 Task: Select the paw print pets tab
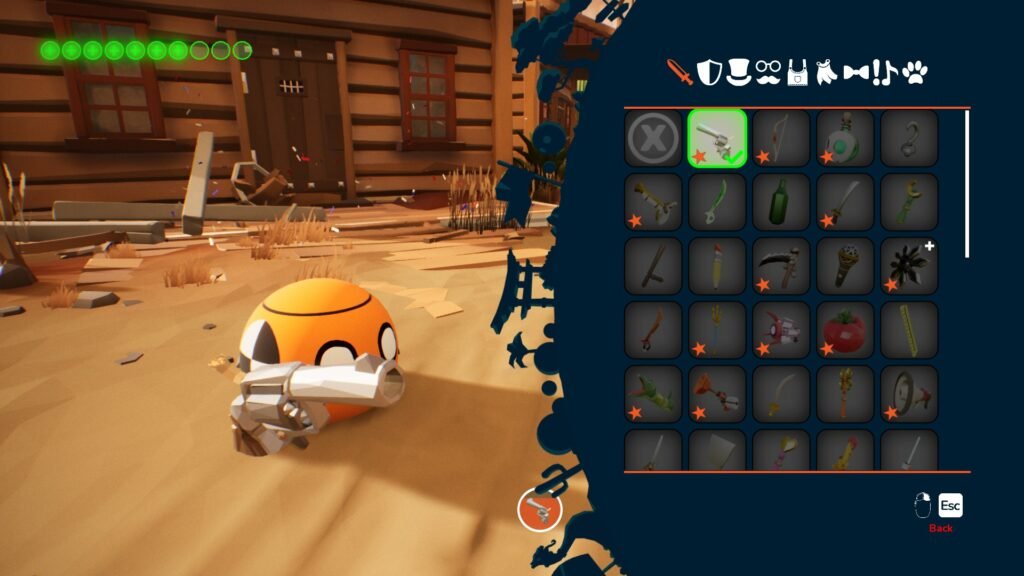[915, 72]
